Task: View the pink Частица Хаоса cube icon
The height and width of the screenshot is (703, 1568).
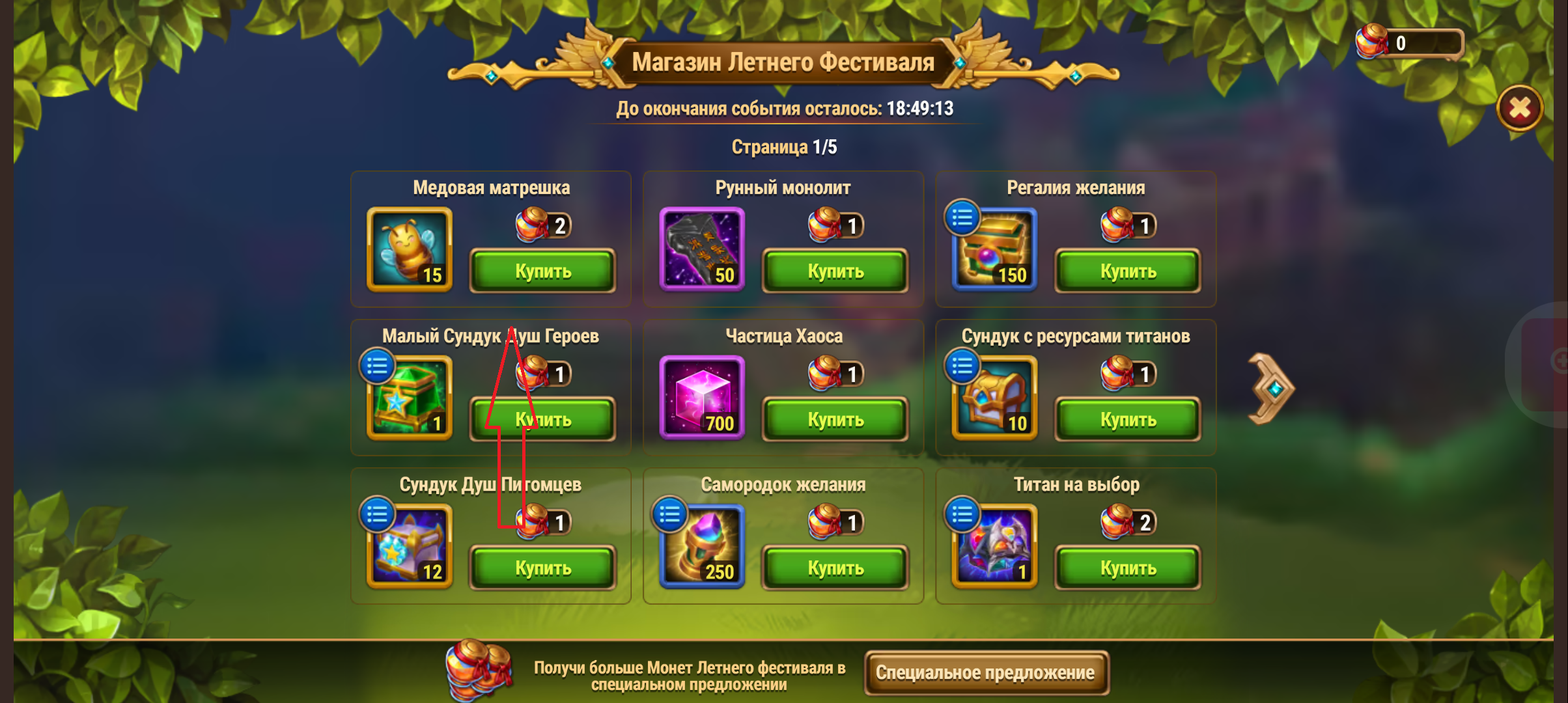Action: point(702,397)
